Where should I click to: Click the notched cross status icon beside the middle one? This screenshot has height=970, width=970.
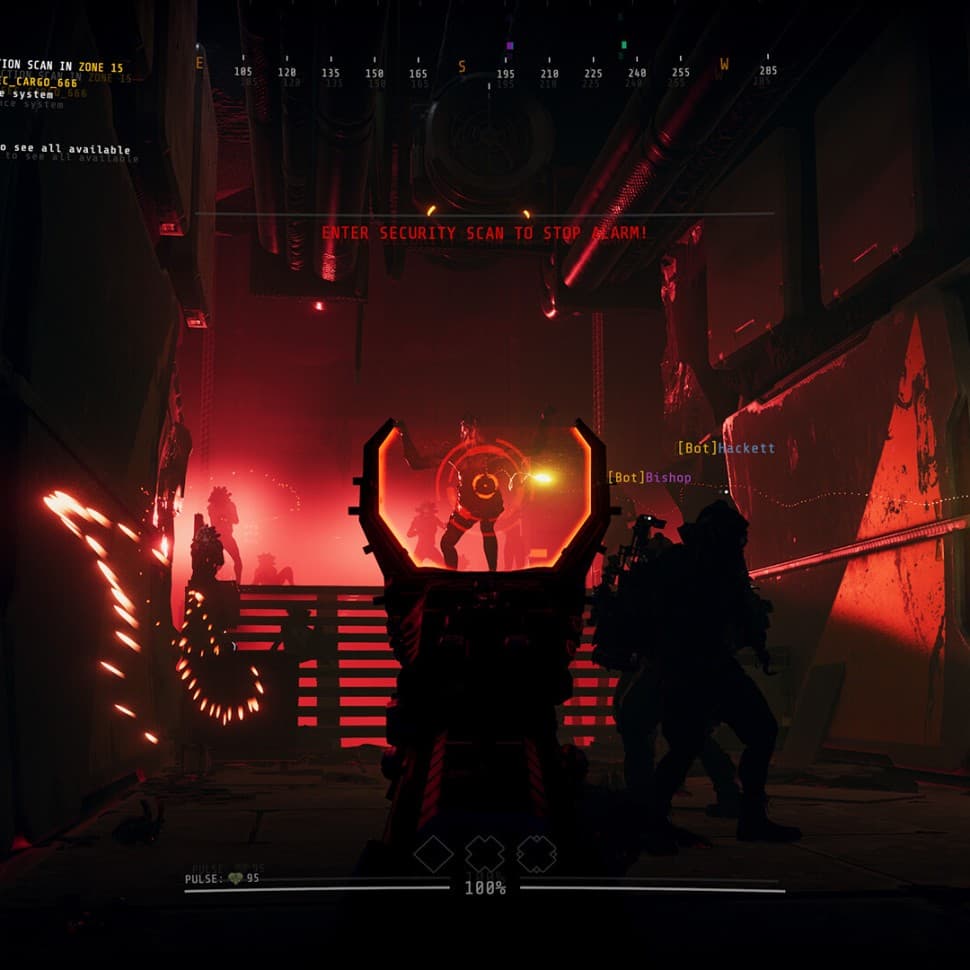536,854
